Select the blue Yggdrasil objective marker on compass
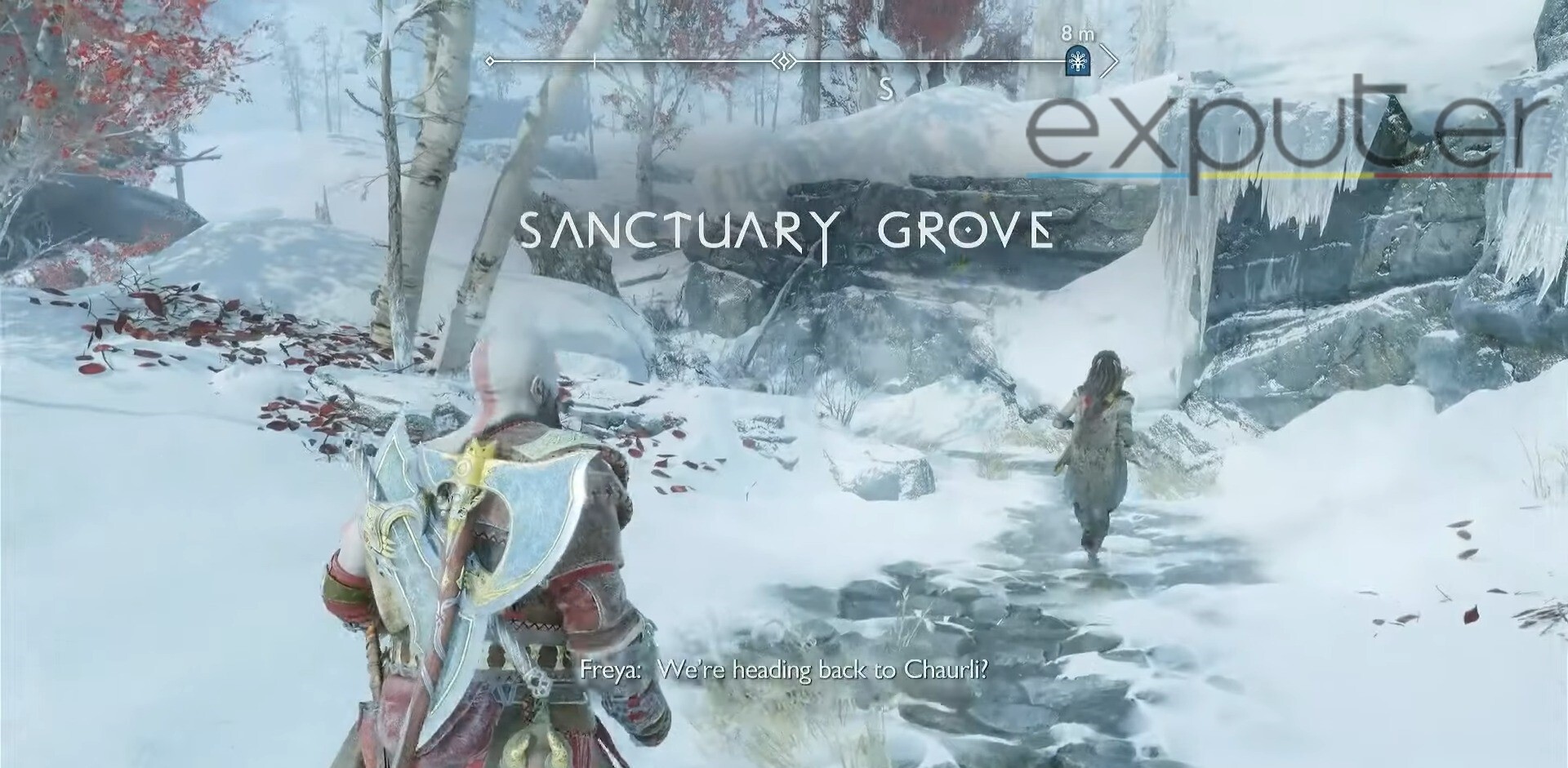The height and width of the screenshot is (768, 1568). [1078, 59]
